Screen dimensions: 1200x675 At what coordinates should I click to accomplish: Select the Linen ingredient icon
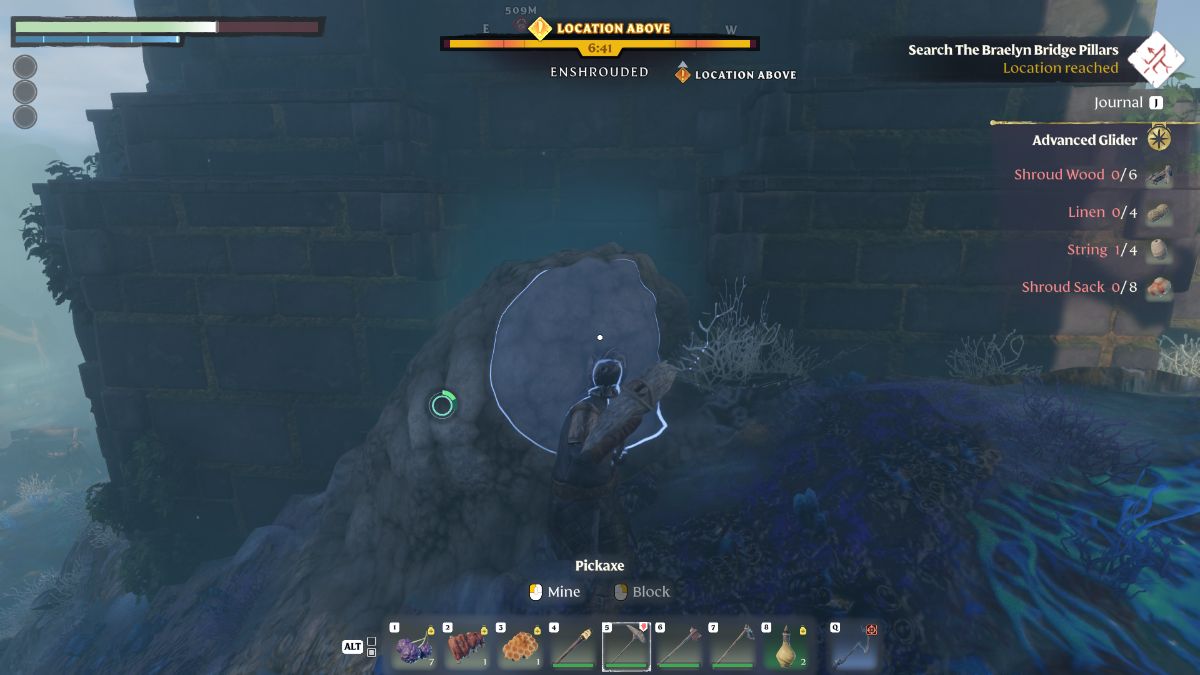pyautogui.click(x=1159, y=212)
